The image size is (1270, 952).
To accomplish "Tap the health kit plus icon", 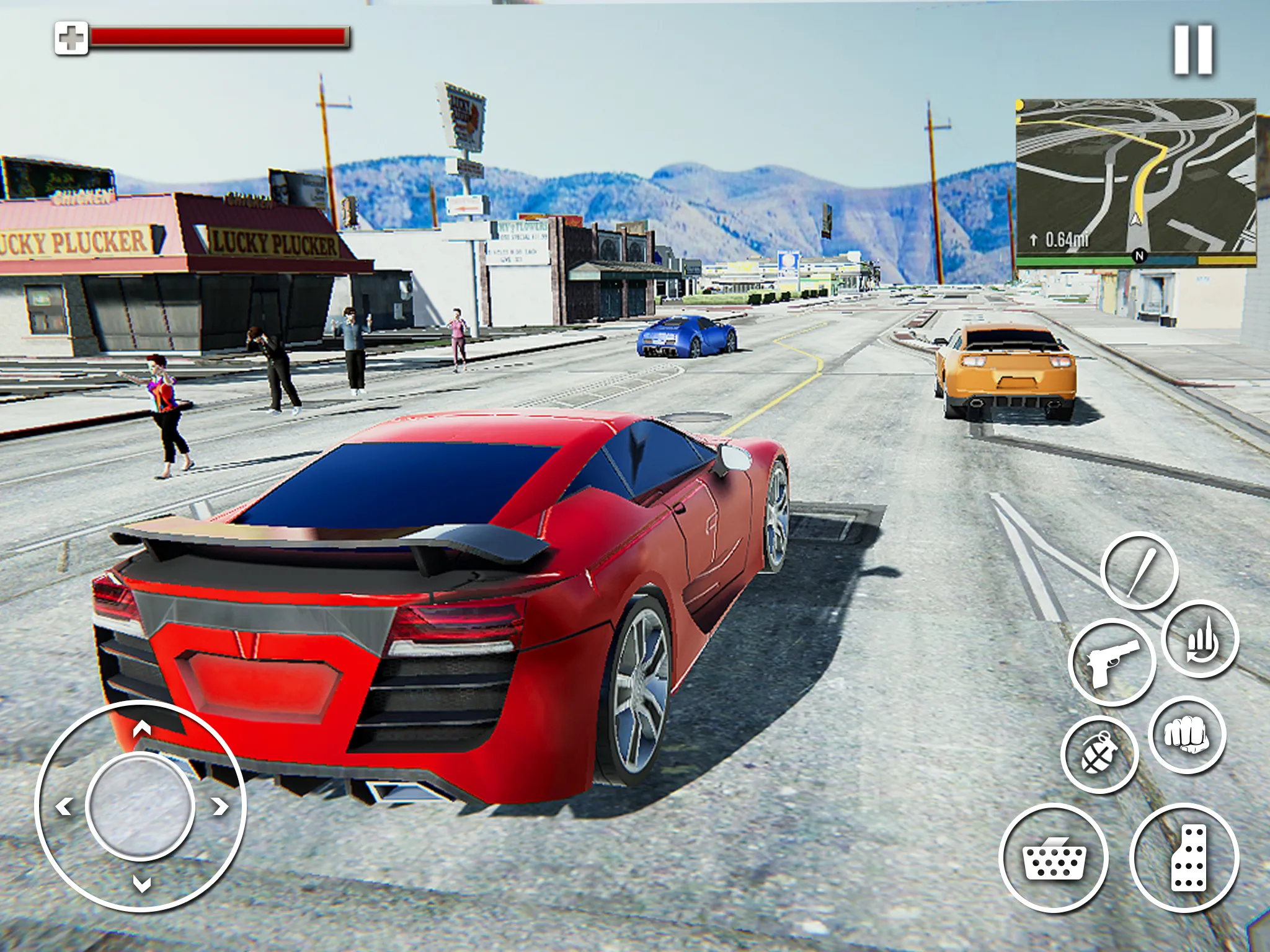I will point(73,38).
